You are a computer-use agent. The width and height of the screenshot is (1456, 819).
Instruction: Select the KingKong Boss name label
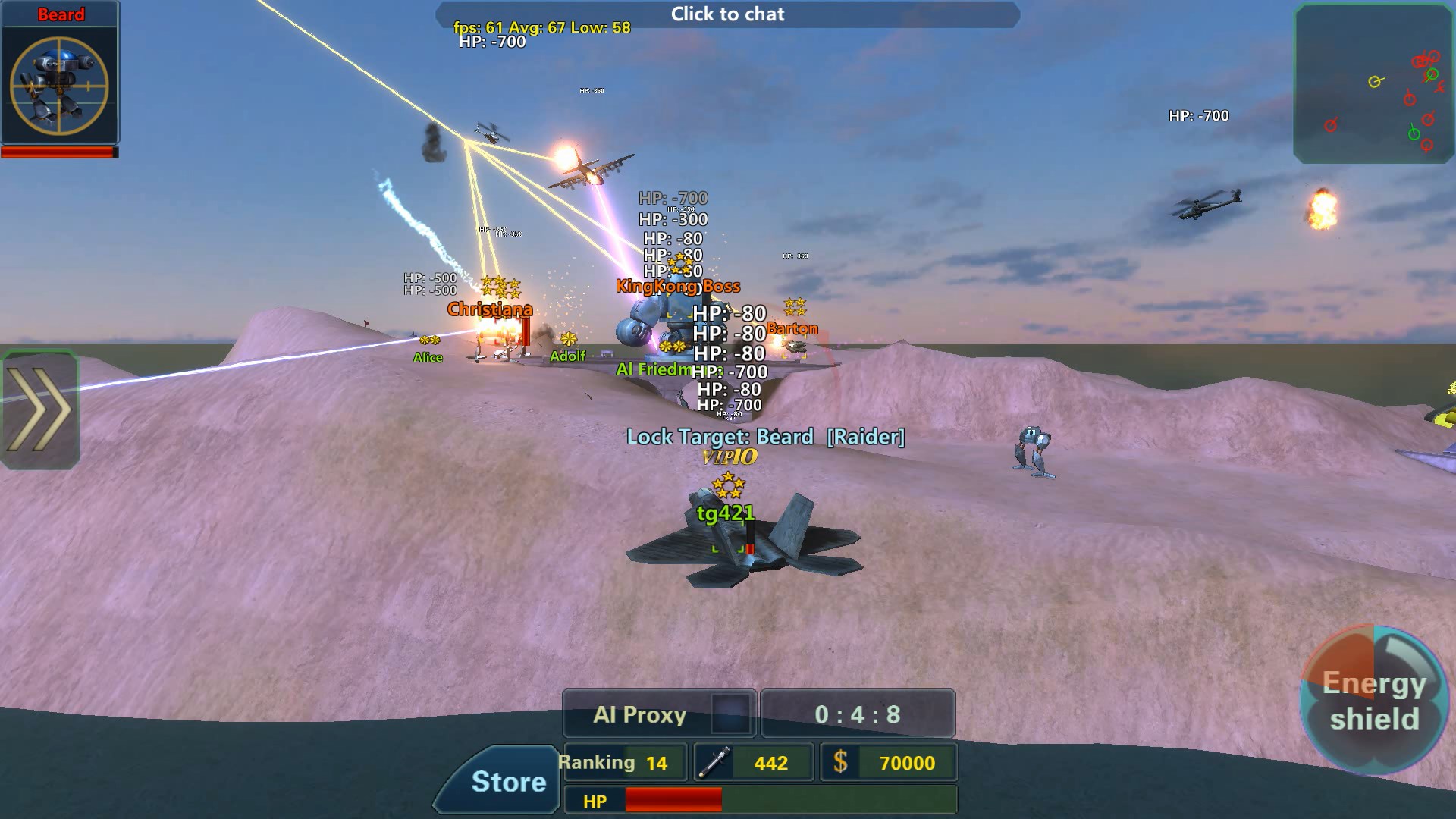678,286
